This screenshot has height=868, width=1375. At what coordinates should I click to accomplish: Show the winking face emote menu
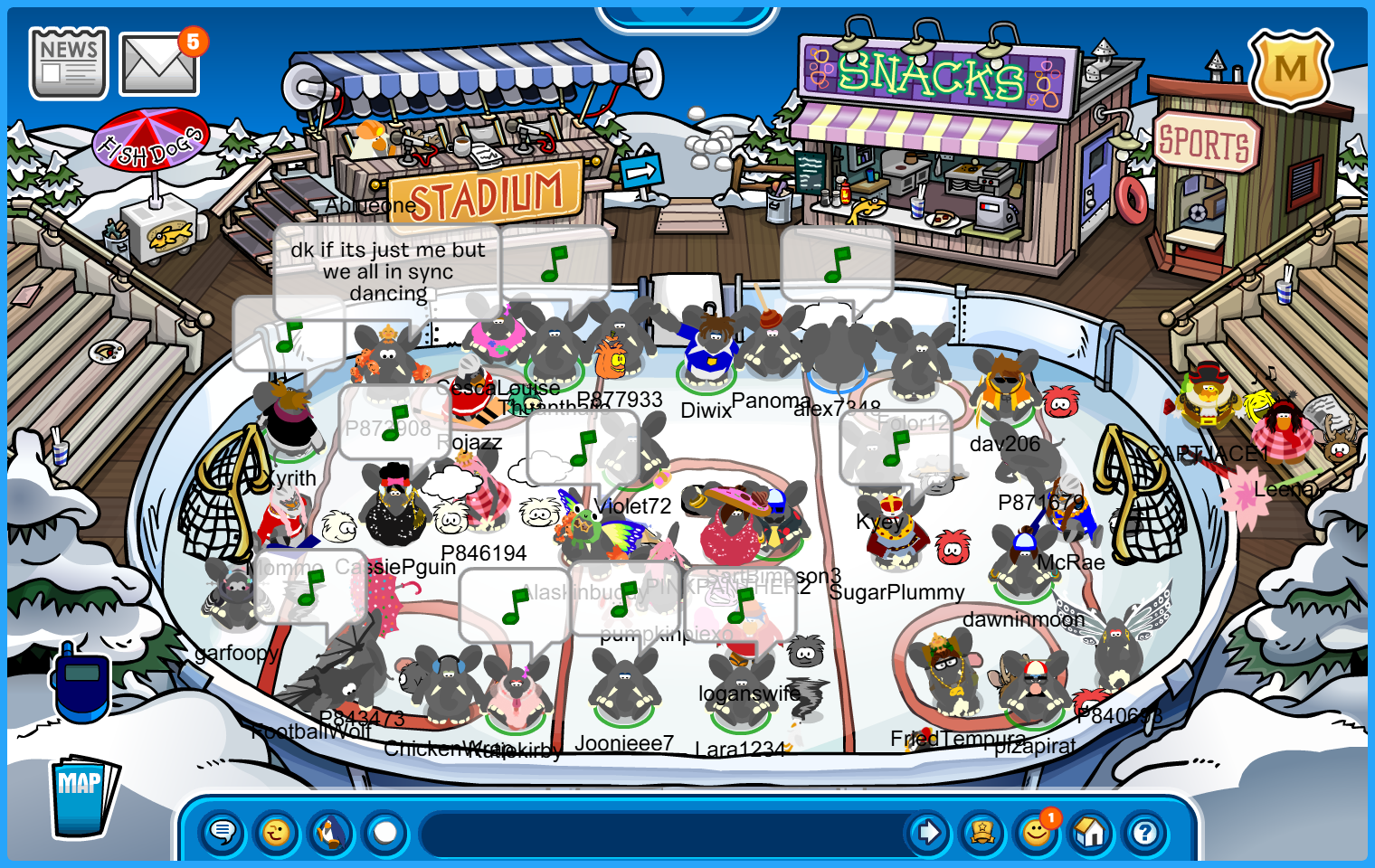pyautogui.click(x=277, y=832)
